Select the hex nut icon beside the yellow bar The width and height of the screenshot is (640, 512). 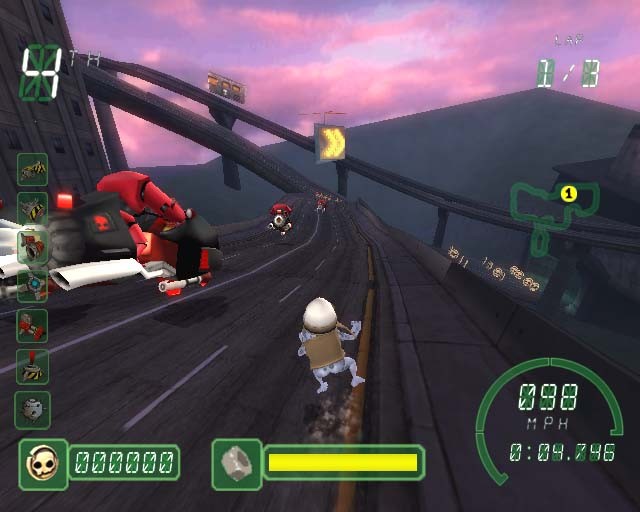coord(236,463)
